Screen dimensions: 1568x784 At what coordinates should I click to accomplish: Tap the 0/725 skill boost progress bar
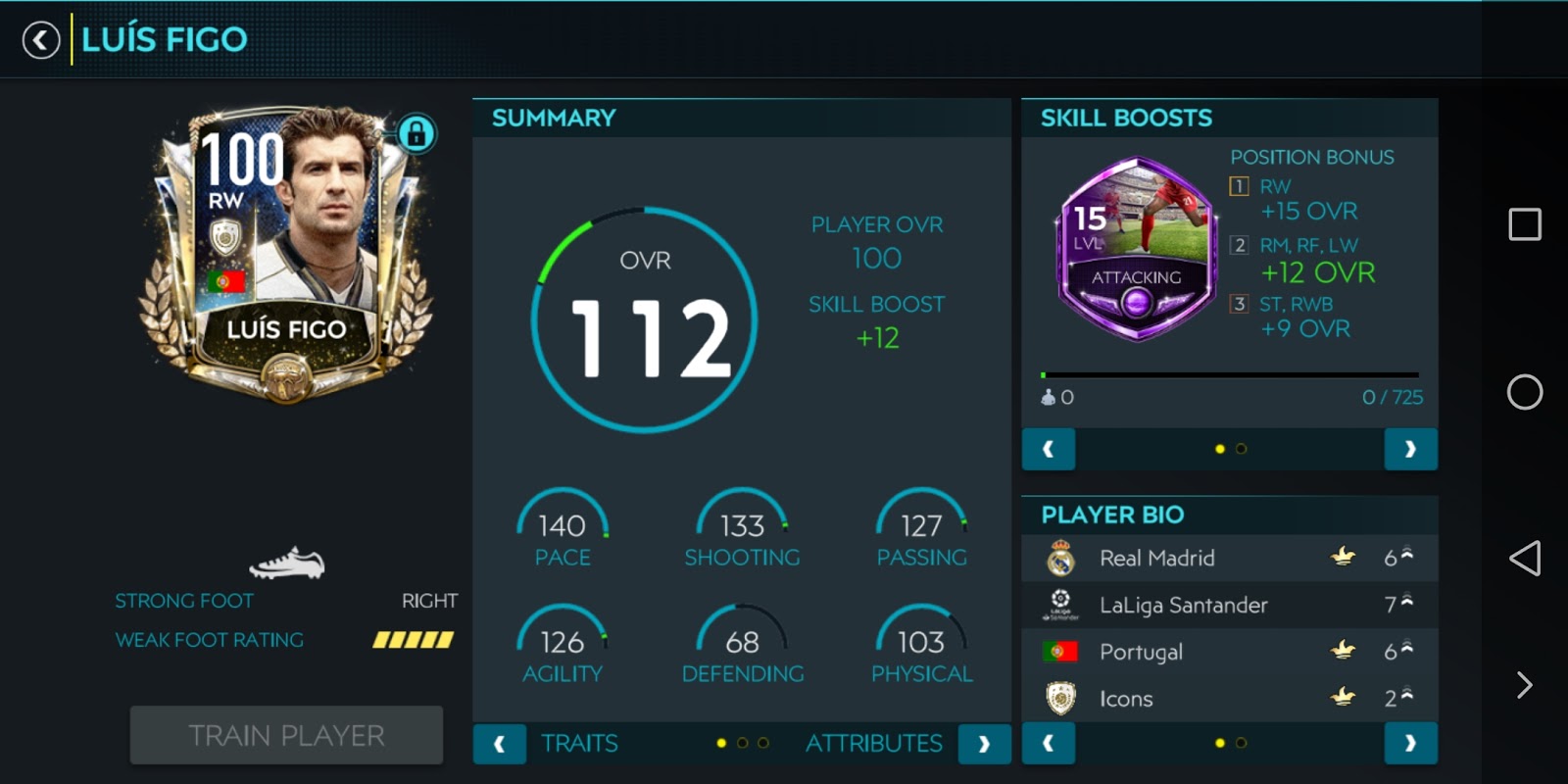[1230, 374]
